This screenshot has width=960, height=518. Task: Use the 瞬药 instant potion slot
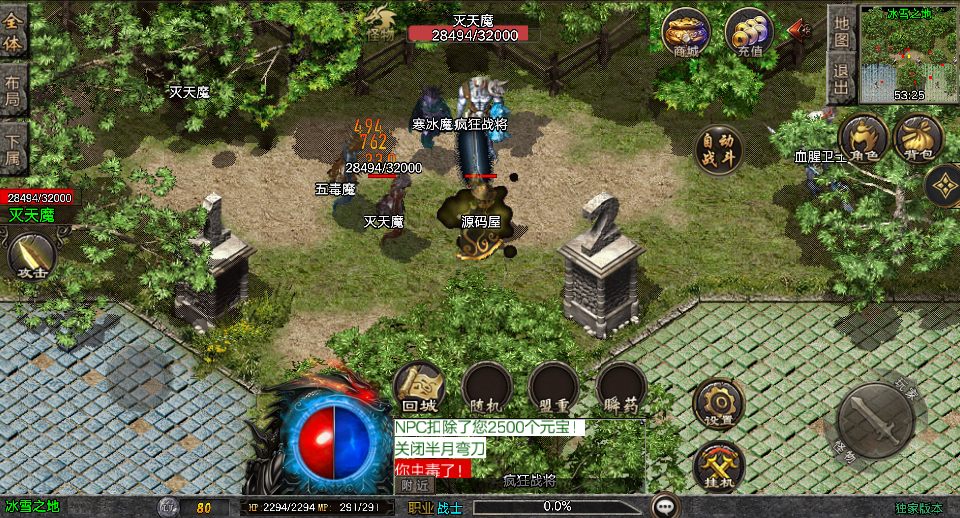(621, 387)
